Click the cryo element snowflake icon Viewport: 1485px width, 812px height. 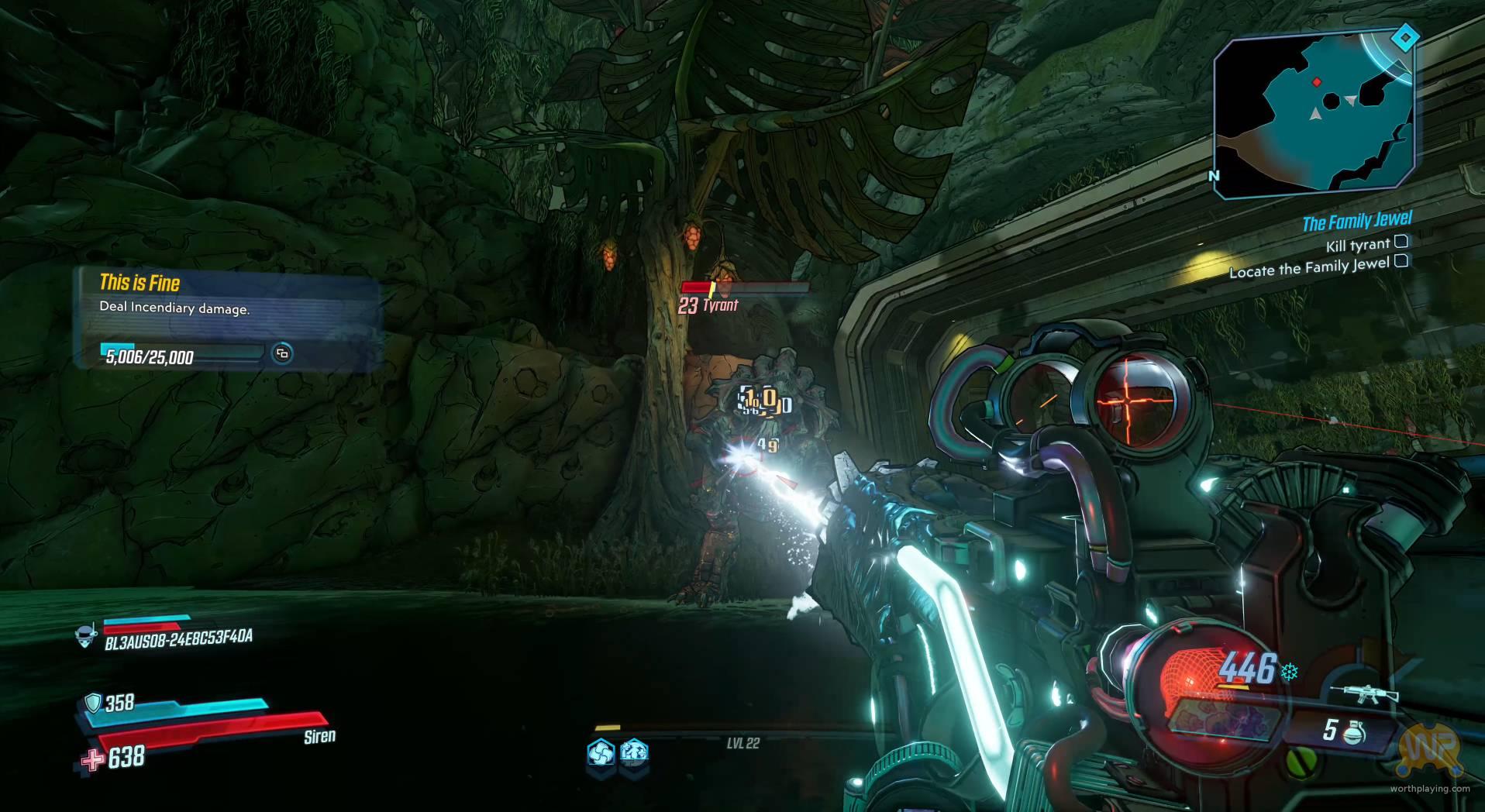pyautogui.click(x=1290, y=672)
